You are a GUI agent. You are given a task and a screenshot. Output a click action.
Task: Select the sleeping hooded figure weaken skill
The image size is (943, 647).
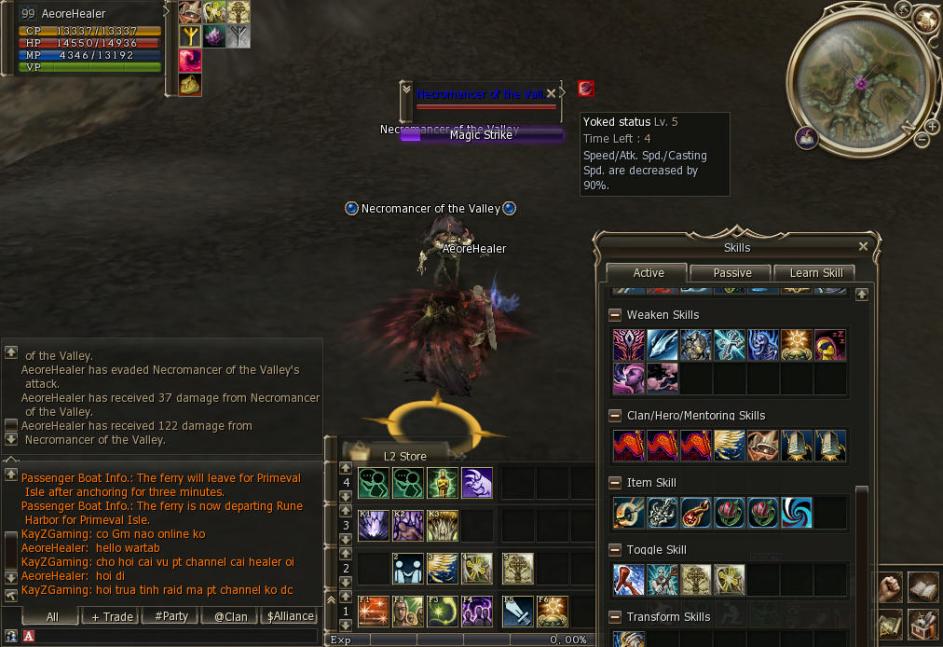pyautogui.click(x=830, y=345)
